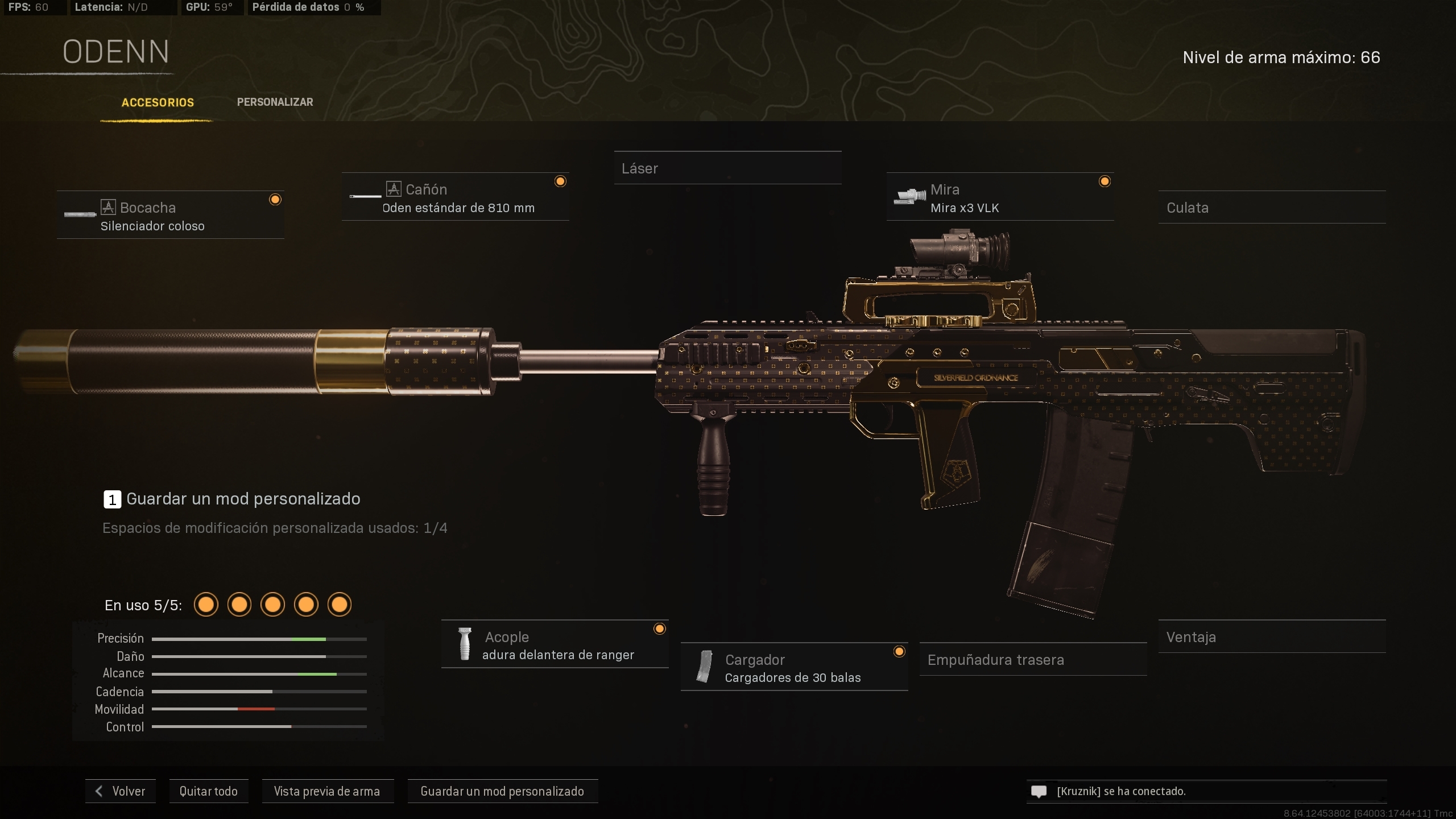Click the chat bubble icon near Kruznik message

coord(1039,791)
